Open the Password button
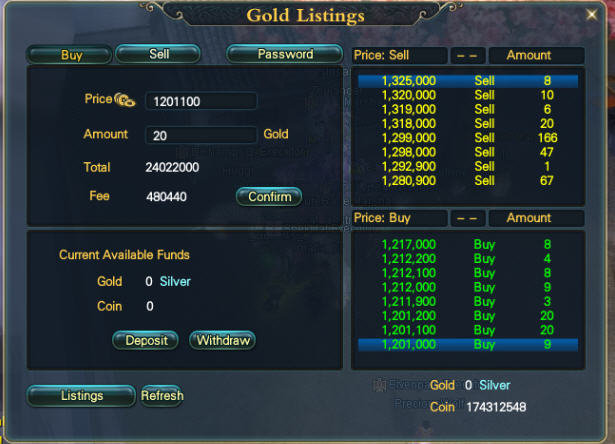The image size is (615, 444). click(285, 54)
